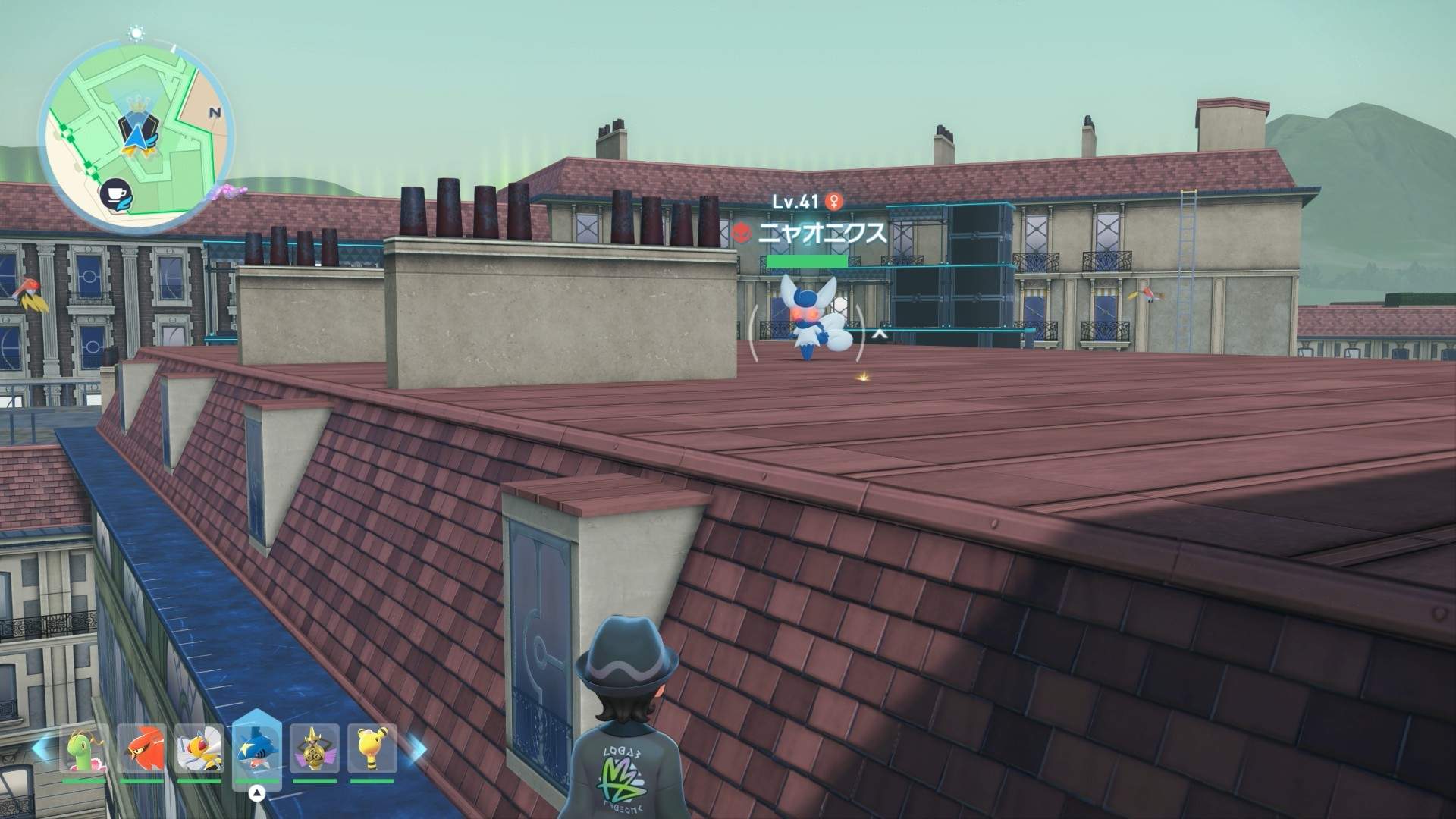This screenshot has width=1456, height=819.
Task: Click the player arrow marker on minimap
Action: point(136,136)
